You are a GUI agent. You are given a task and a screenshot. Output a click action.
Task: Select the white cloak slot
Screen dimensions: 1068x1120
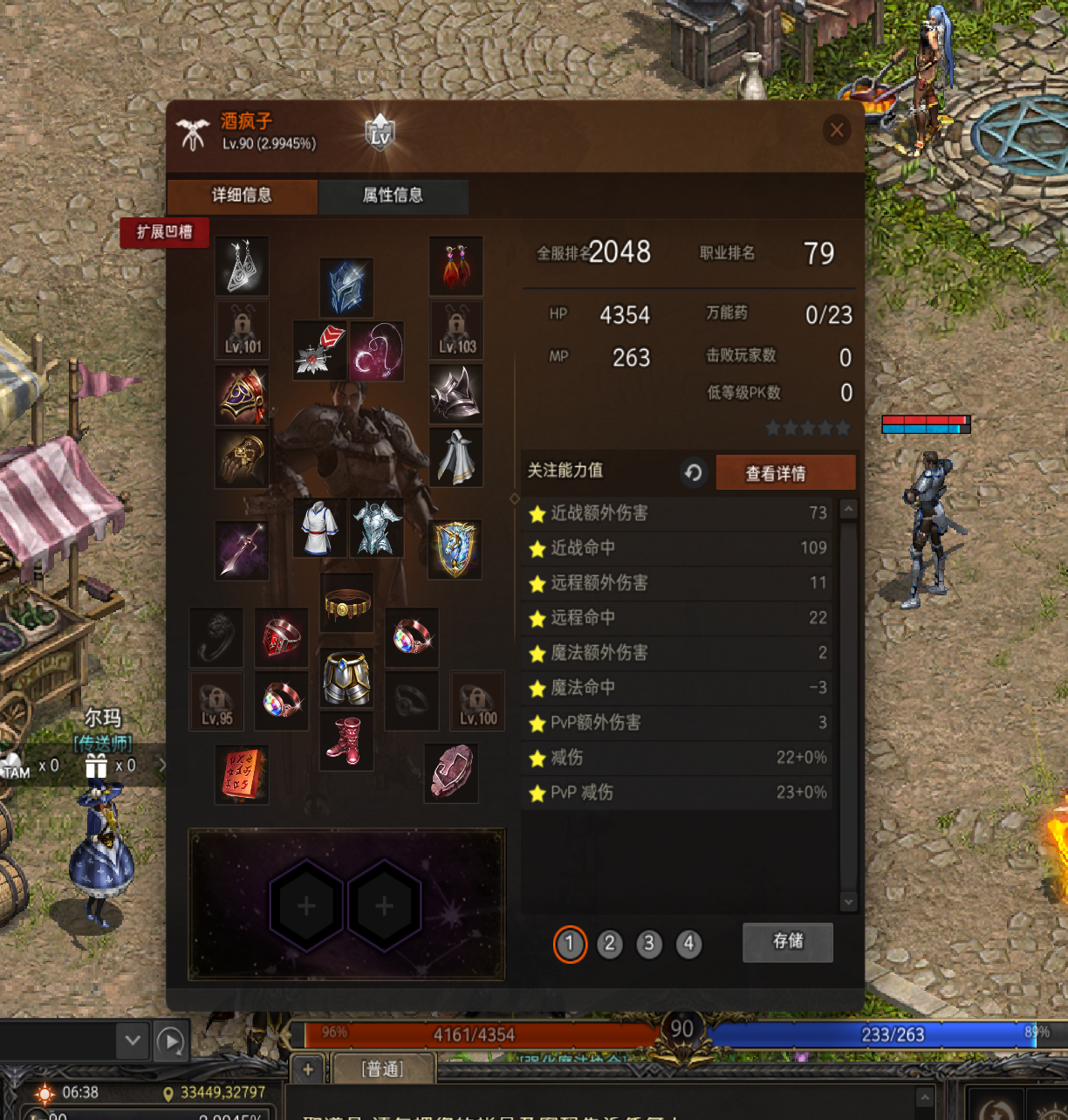tap(455, 457)
